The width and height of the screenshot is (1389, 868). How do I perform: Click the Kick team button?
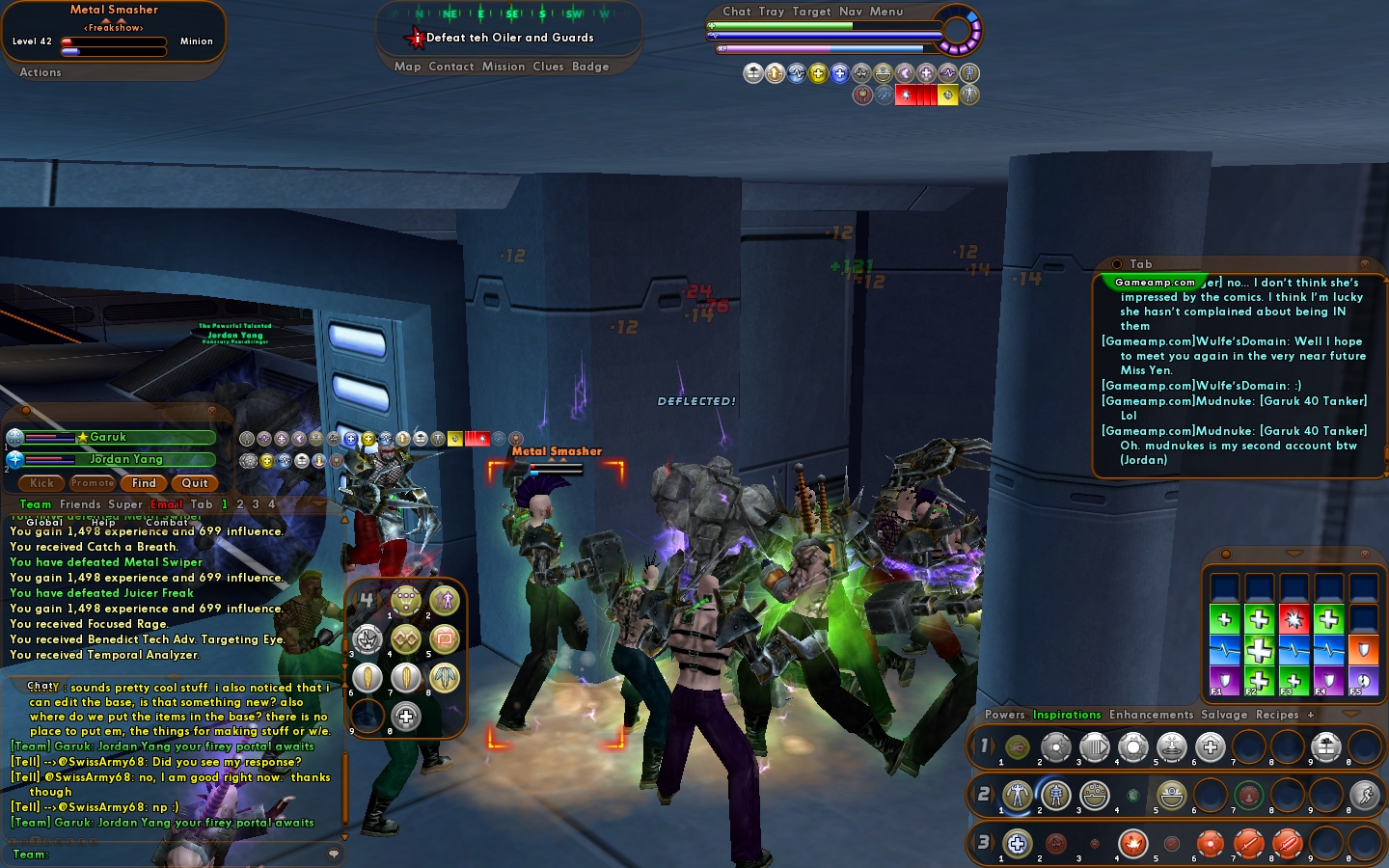click(x=42, y=483)
